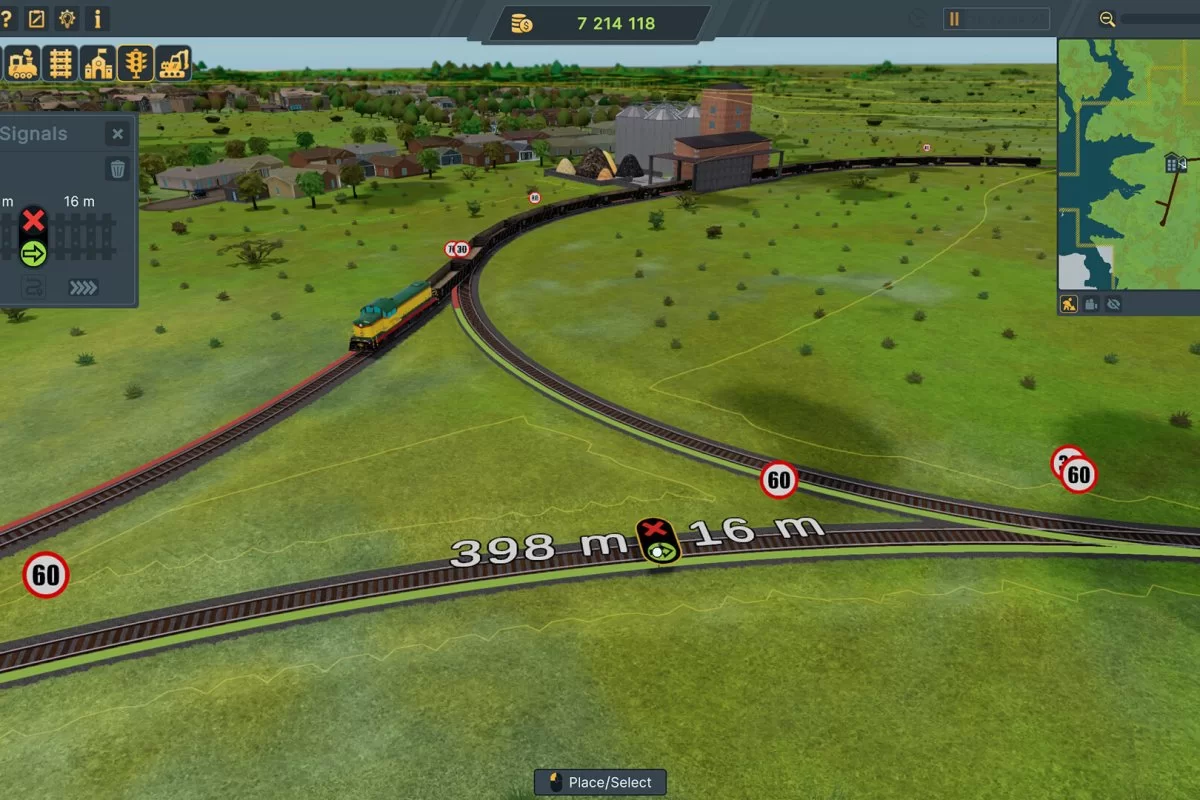Close the Signals panel
The width and height of the screenshot is (1200, 800).
click(x=118, y=134)
